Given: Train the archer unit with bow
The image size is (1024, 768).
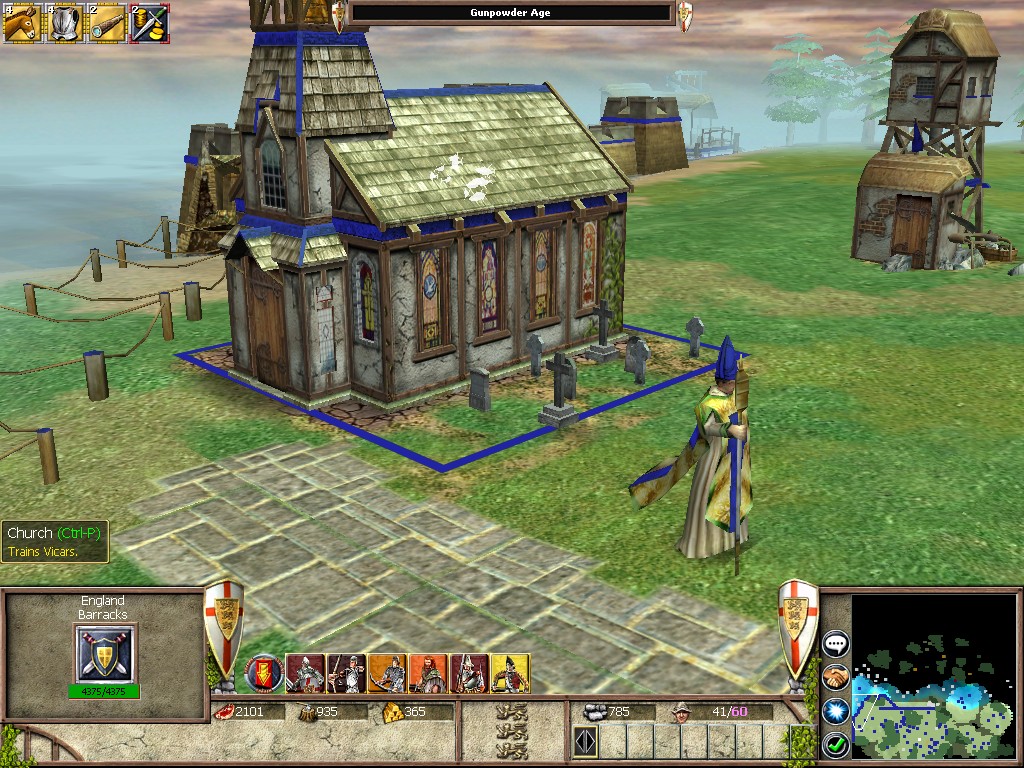Looking at the screenshot, I should click(346, 673).
